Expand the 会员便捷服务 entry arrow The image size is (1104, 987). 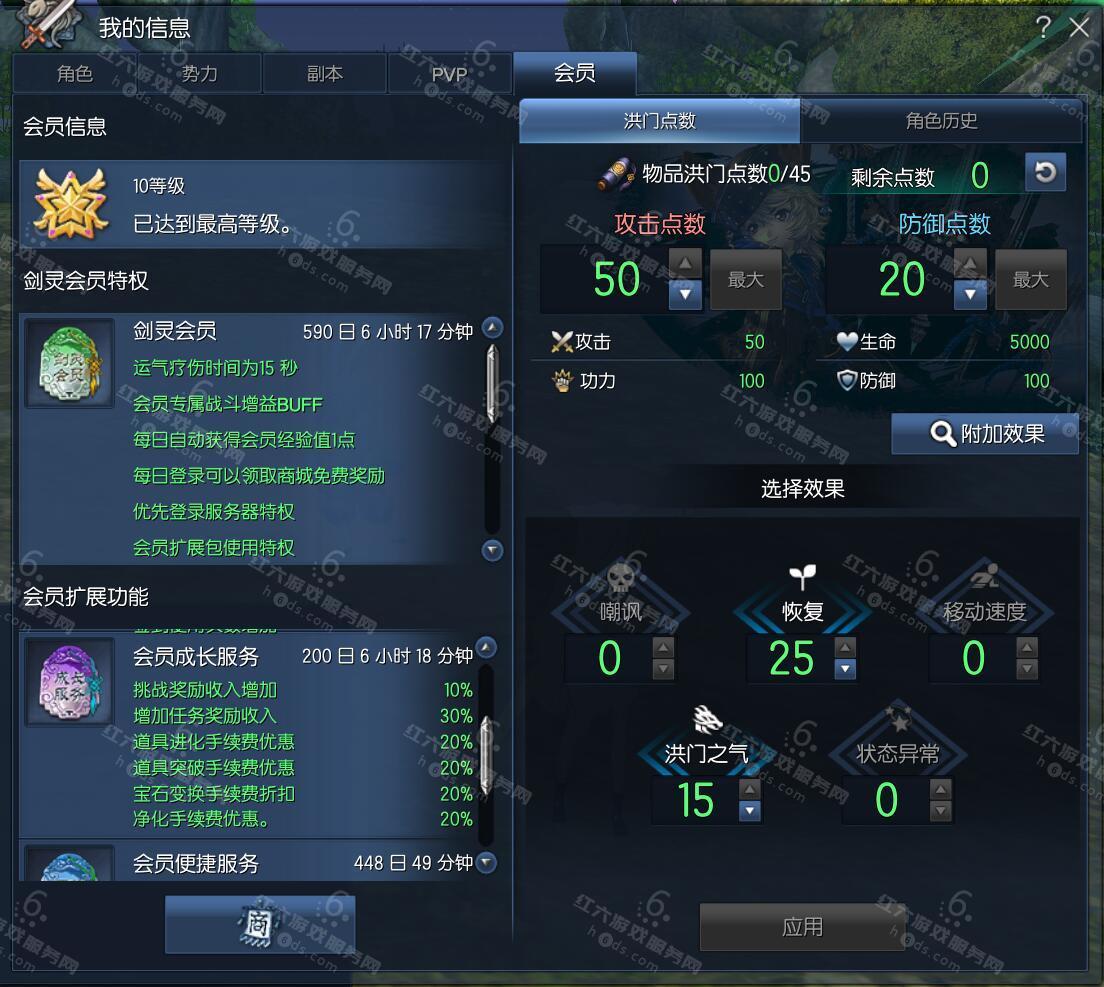click(x=487, y=862)
